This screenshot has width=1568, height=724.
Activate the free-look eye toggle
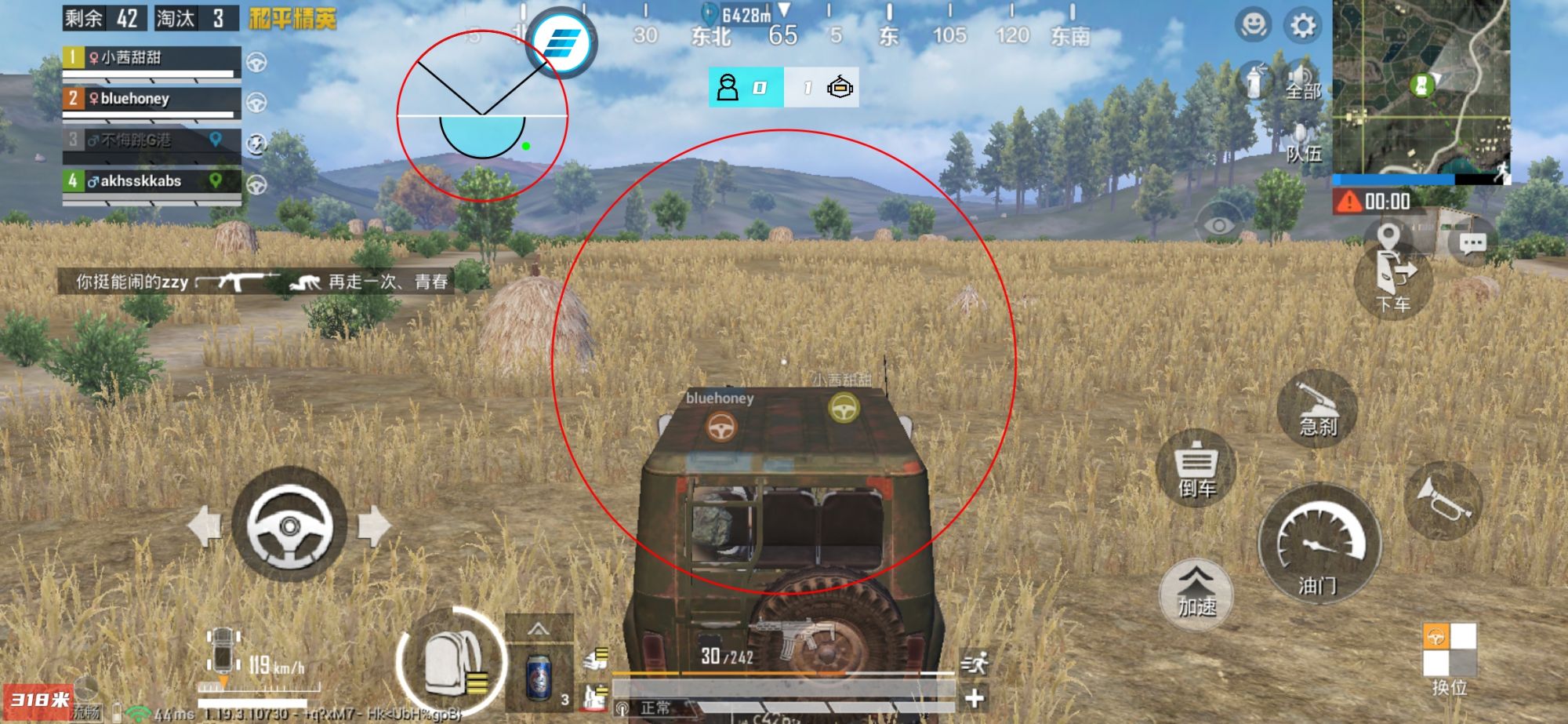click(1218, 221)
